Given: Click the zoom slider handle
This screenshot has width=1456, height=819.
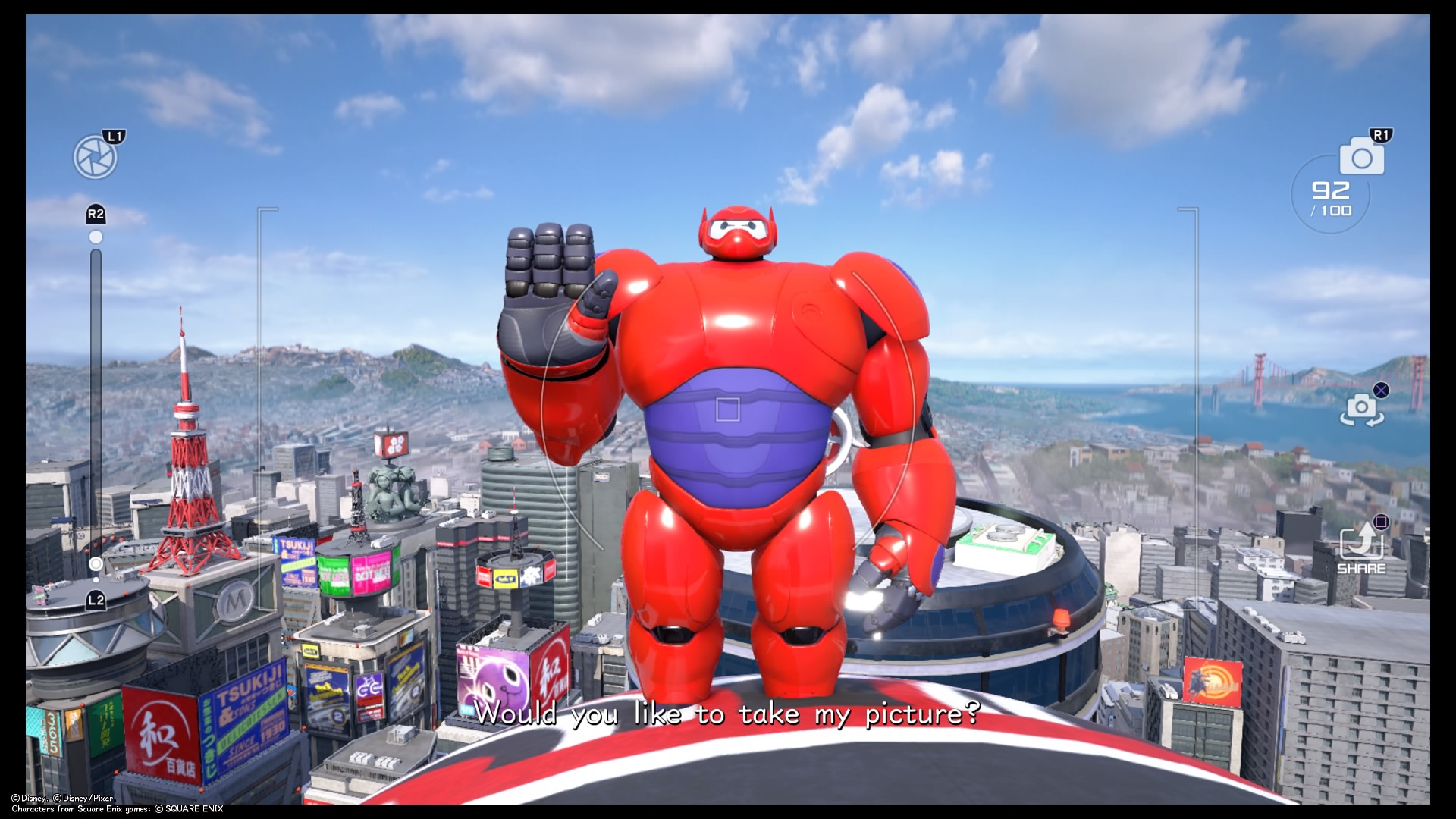Looking at the screenshot, I should tap(96, 563).
